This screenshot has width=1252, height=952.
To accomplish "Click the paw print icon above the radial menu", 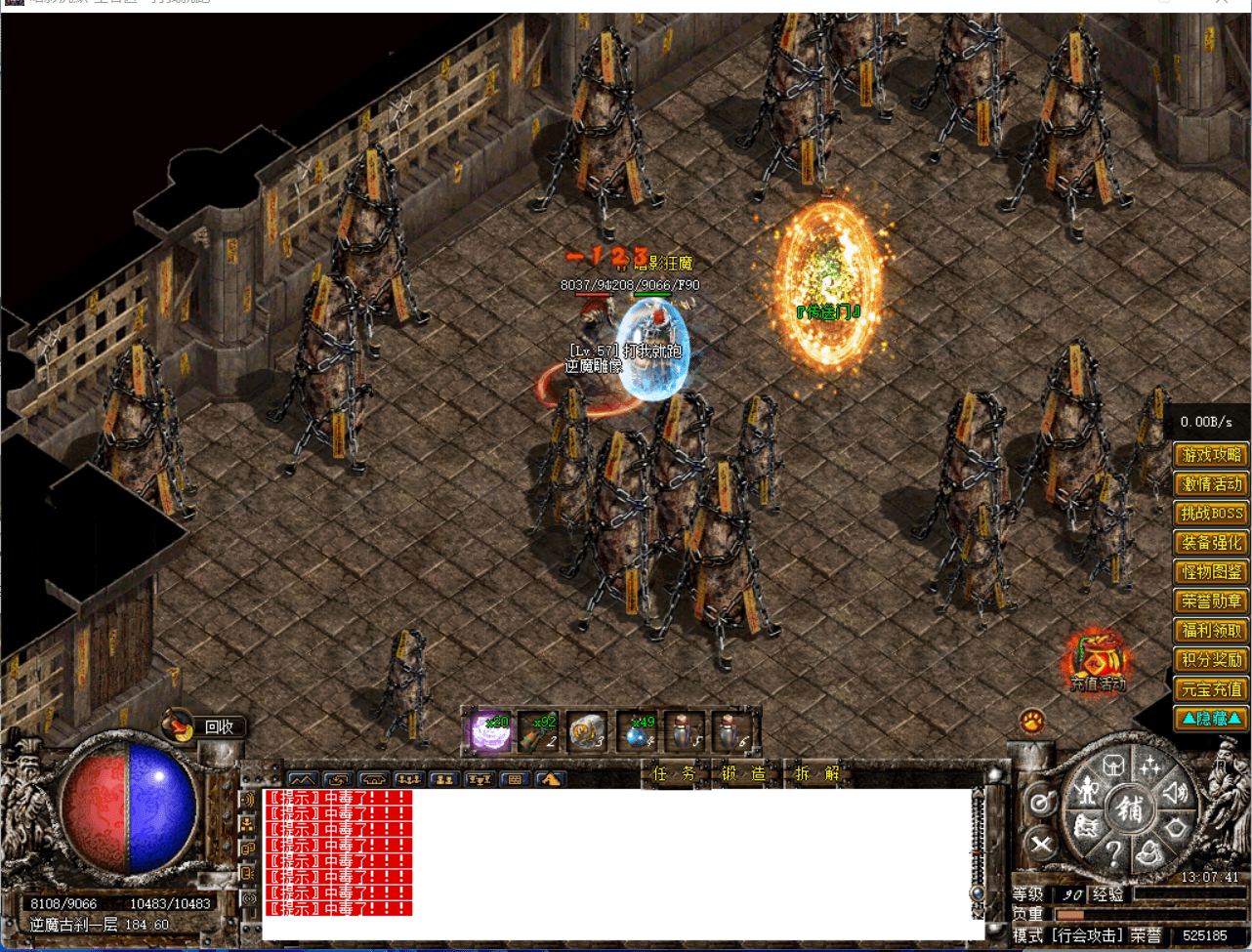I will [1033, 723].
